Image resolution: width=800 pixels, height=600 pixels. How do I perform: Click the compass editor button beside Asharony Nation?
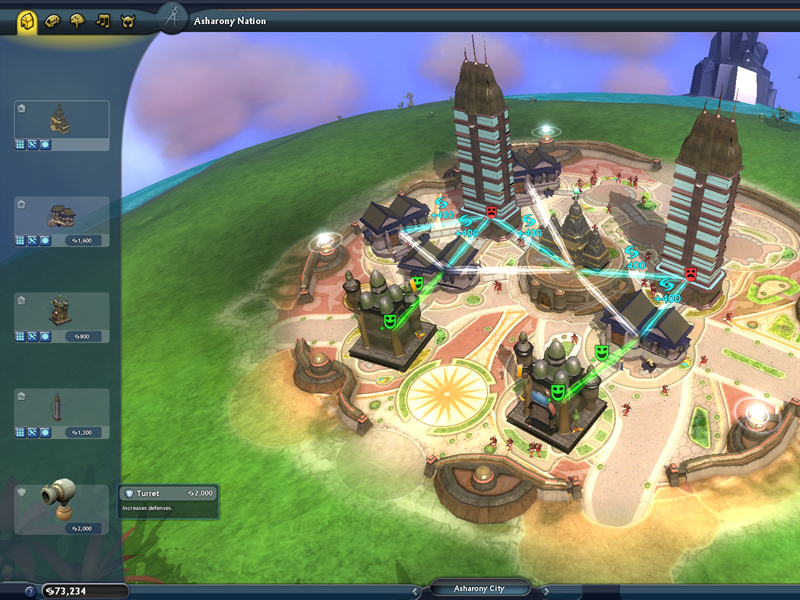(173, 18)
